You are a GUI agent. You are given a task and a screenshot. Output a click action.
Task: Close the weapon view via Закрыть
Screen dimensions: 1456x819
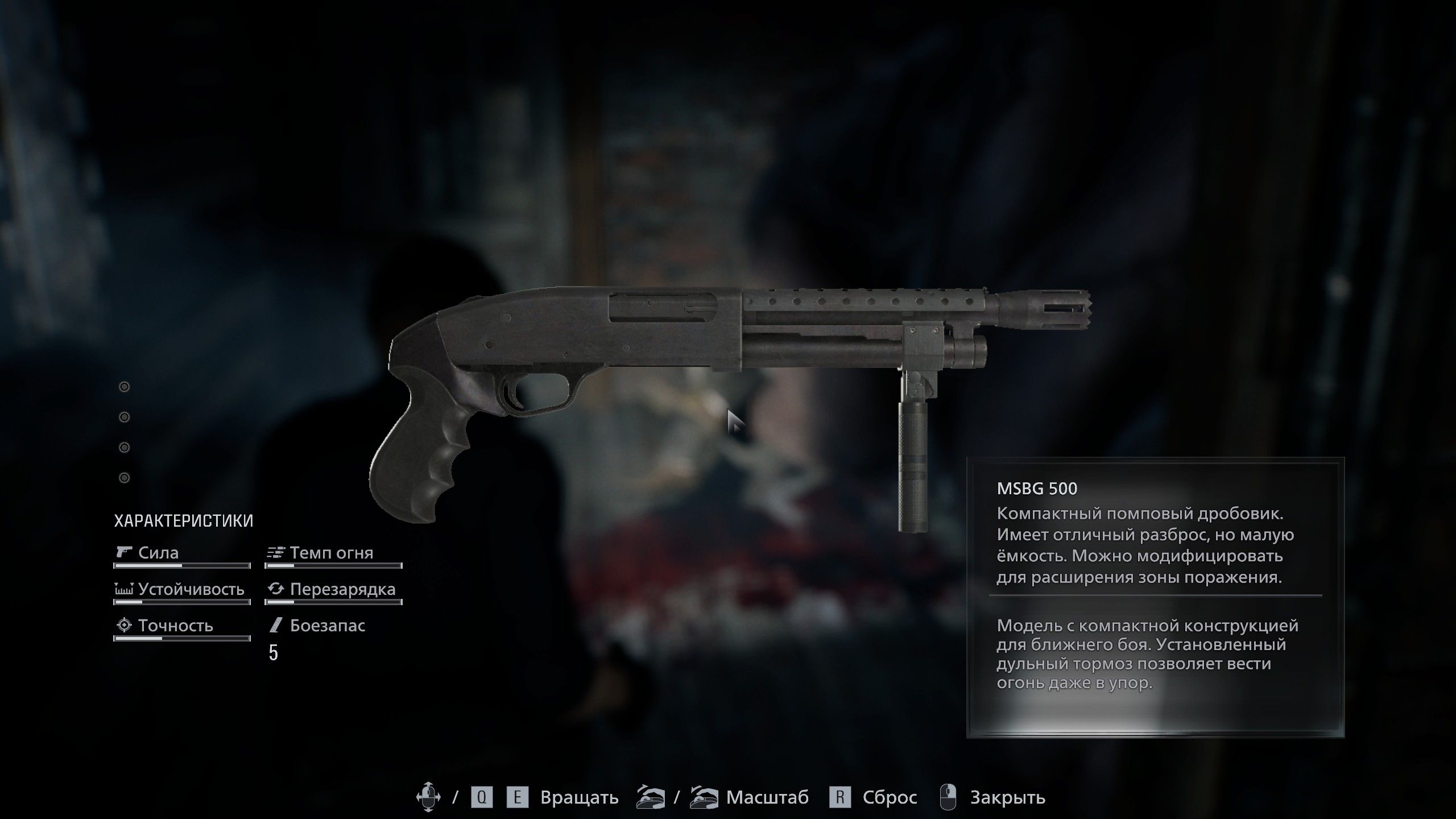pos(1007,798)
